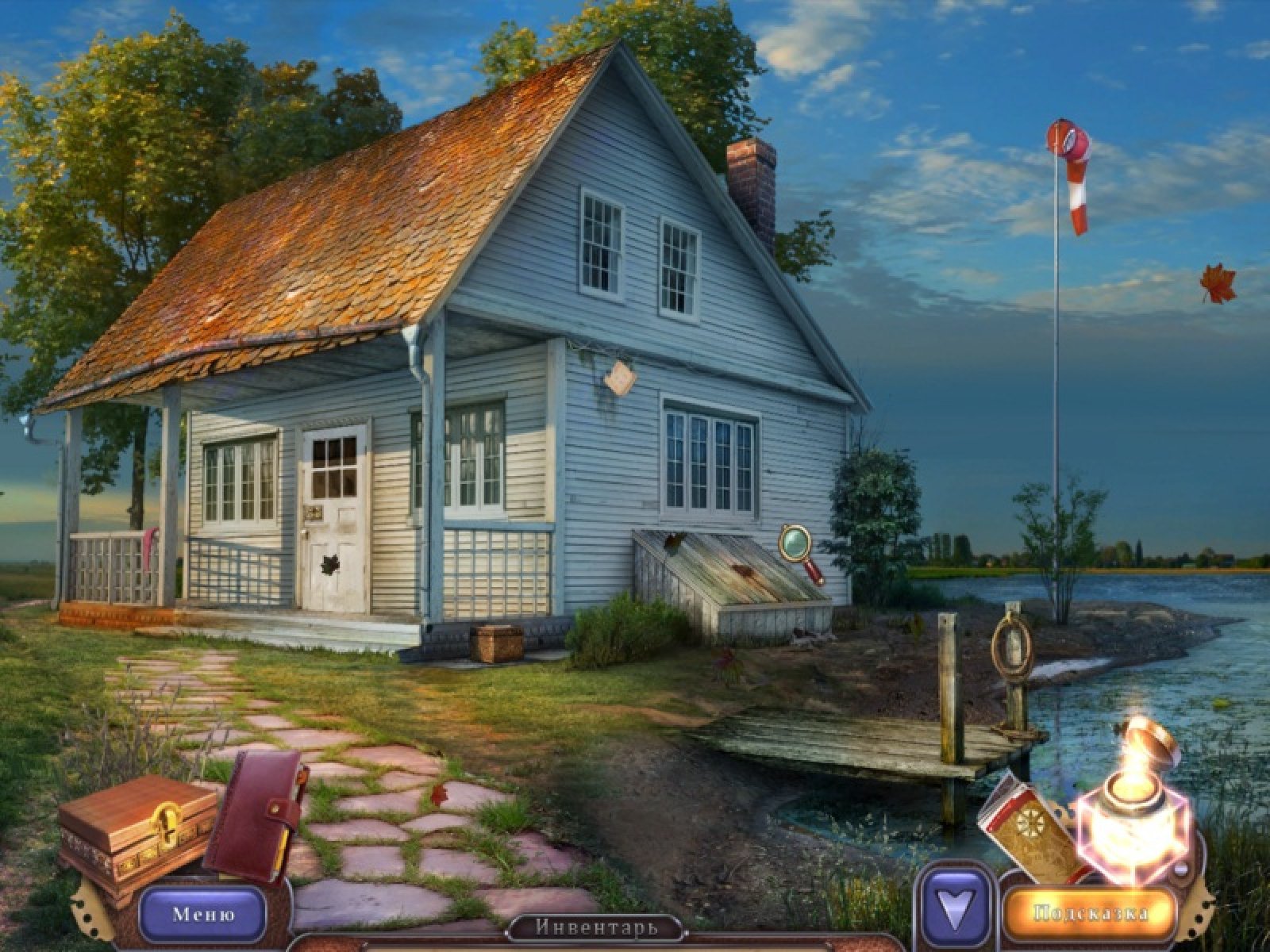Click the Подсказка hint button
Screen dimensions: 1270x952
(x=1091, y=913)
